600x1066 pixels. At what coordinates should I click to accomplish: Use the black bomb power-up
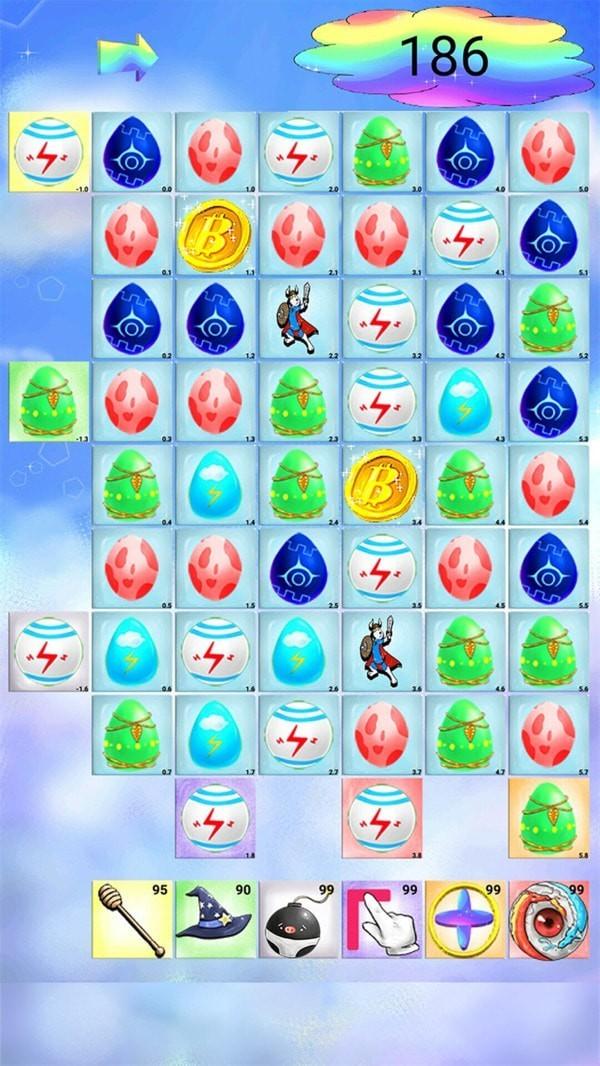(x=299, y=920)
